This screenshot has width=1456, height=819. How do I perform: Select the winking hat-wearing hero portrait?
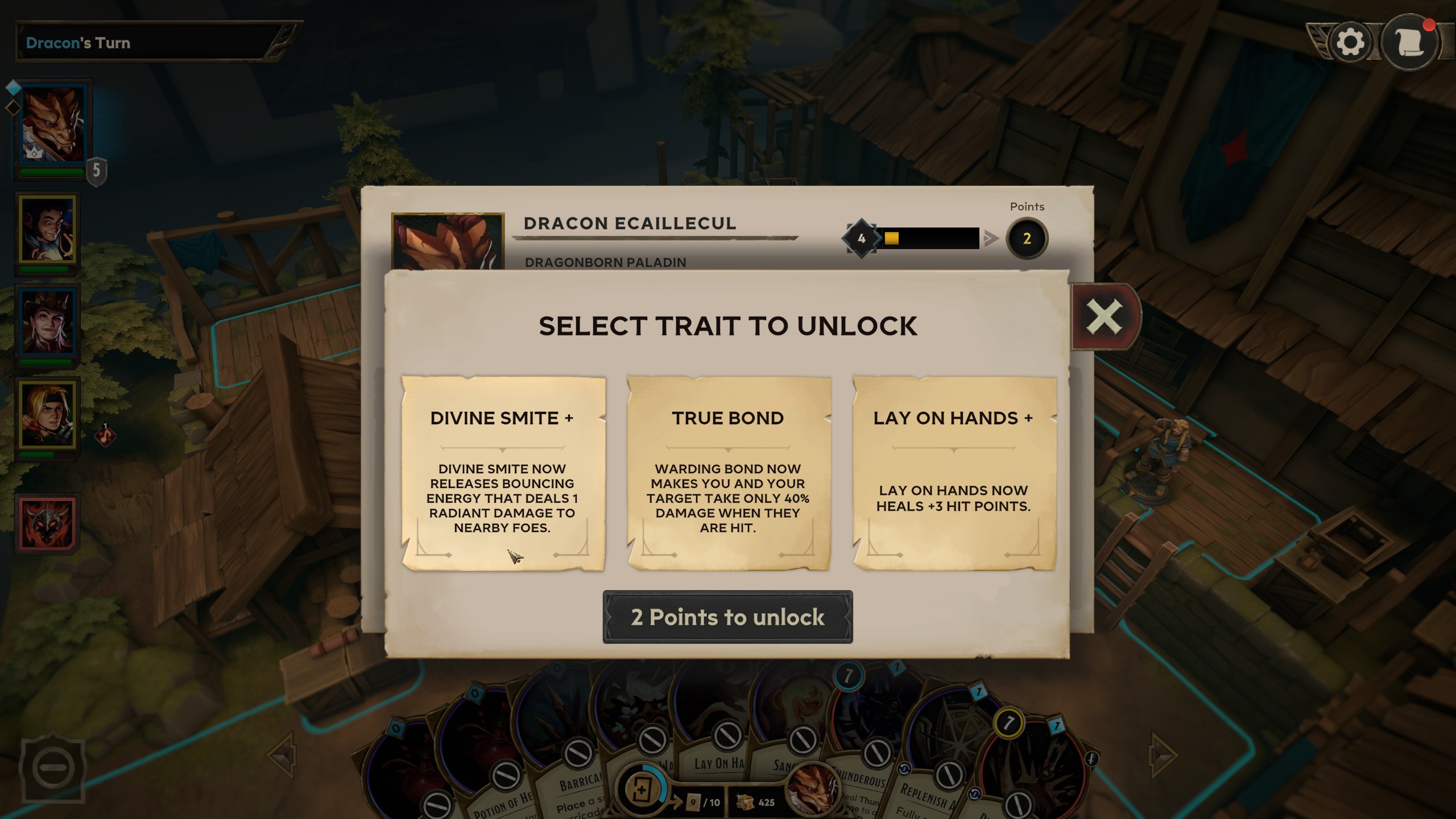coord(48,322)
